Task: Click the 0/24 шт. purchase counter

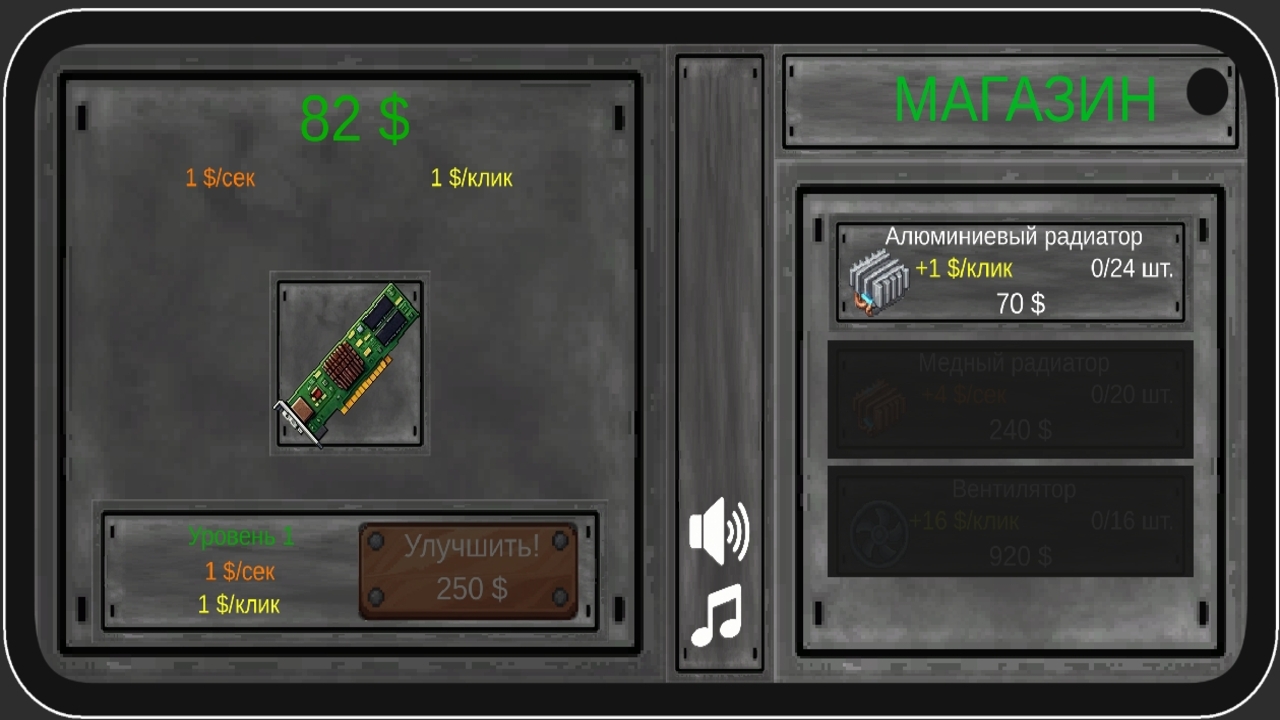Action: point(1130,268)
